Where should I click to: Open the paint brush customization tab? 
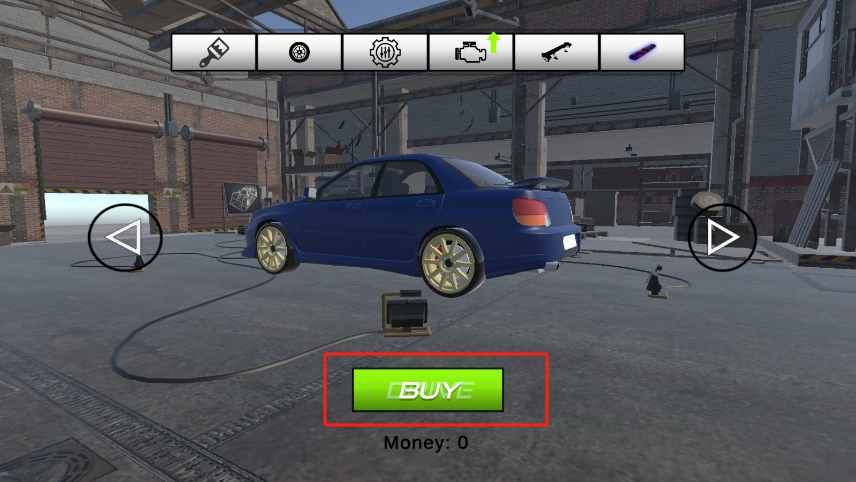click(x=214, y=52)
